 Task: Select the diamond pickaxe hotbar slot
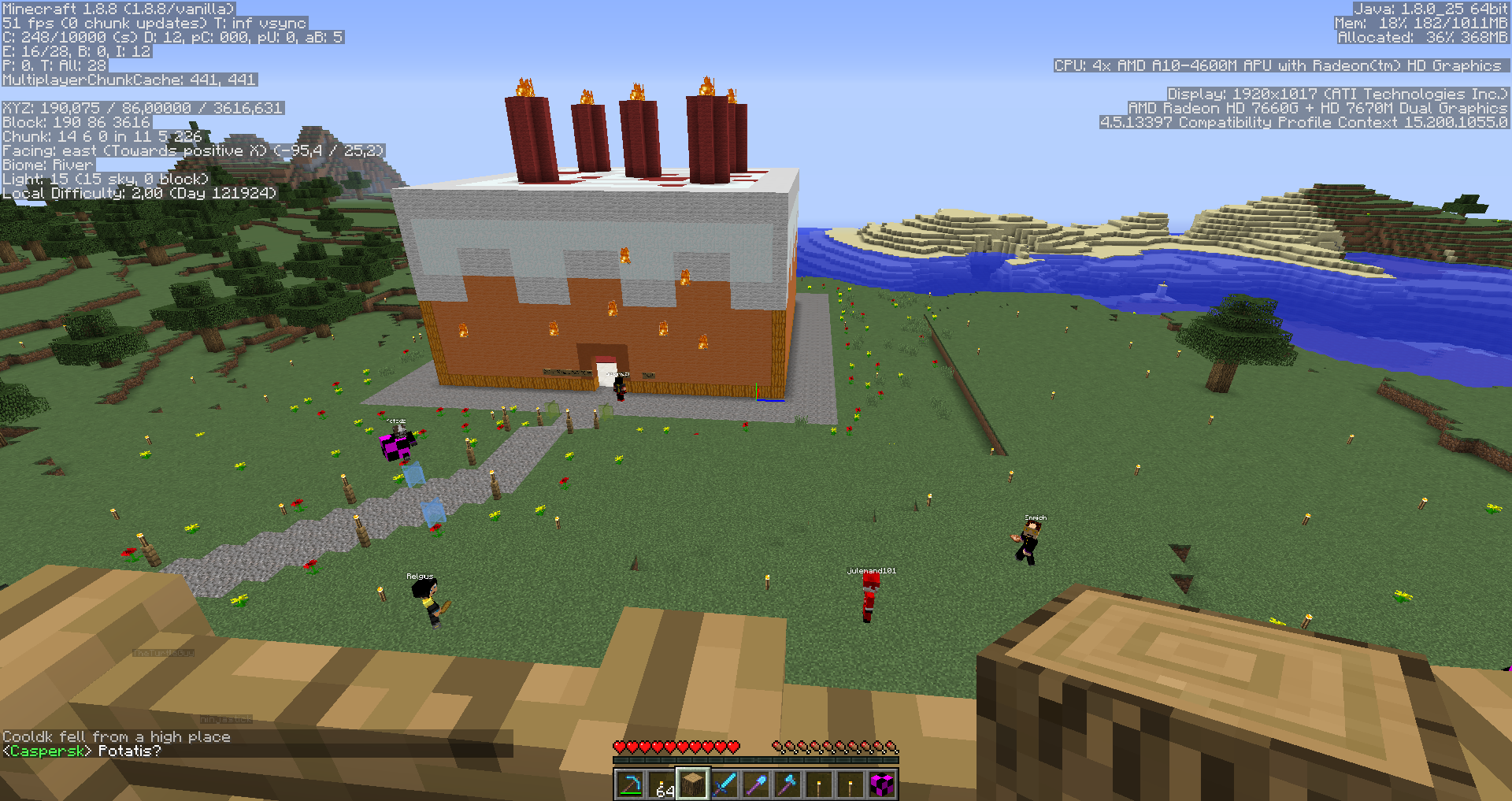[x=630, y=784]
